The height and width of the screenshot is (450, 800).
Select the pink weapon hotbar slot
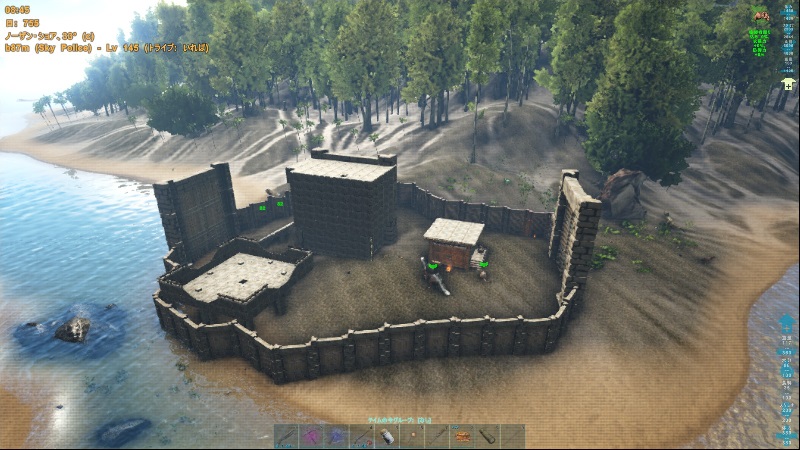pyautogui.click(x=312, y=436)
